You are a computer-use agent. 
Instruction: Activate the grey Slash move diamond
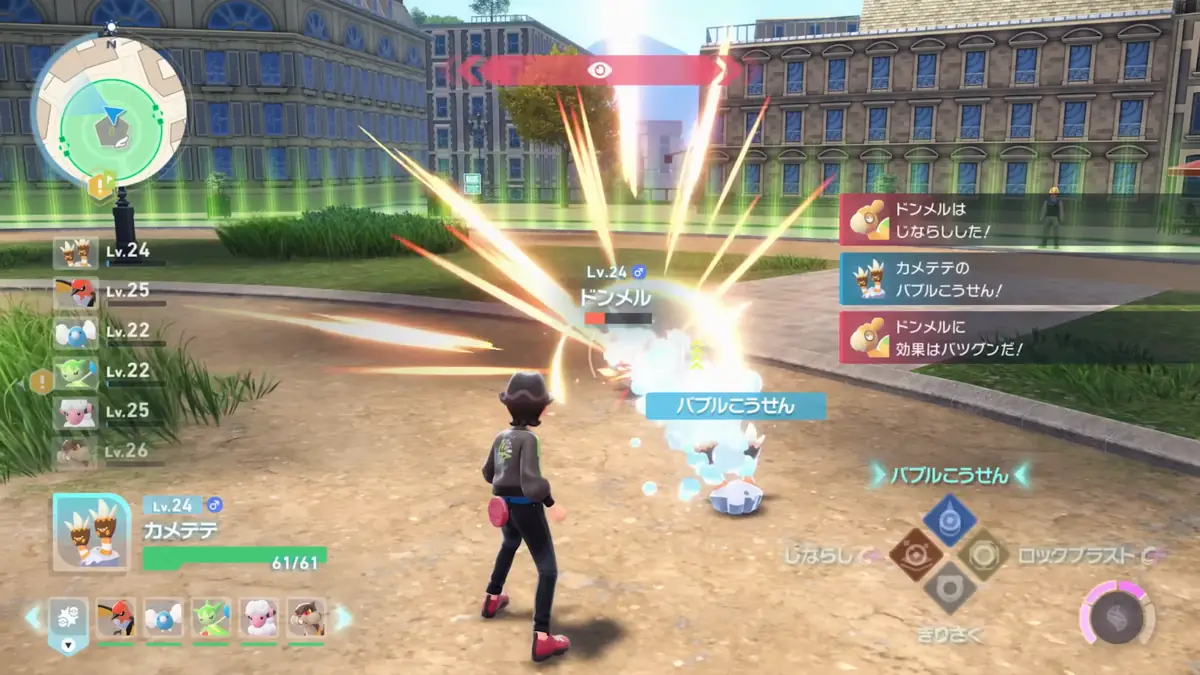[949, 588]
